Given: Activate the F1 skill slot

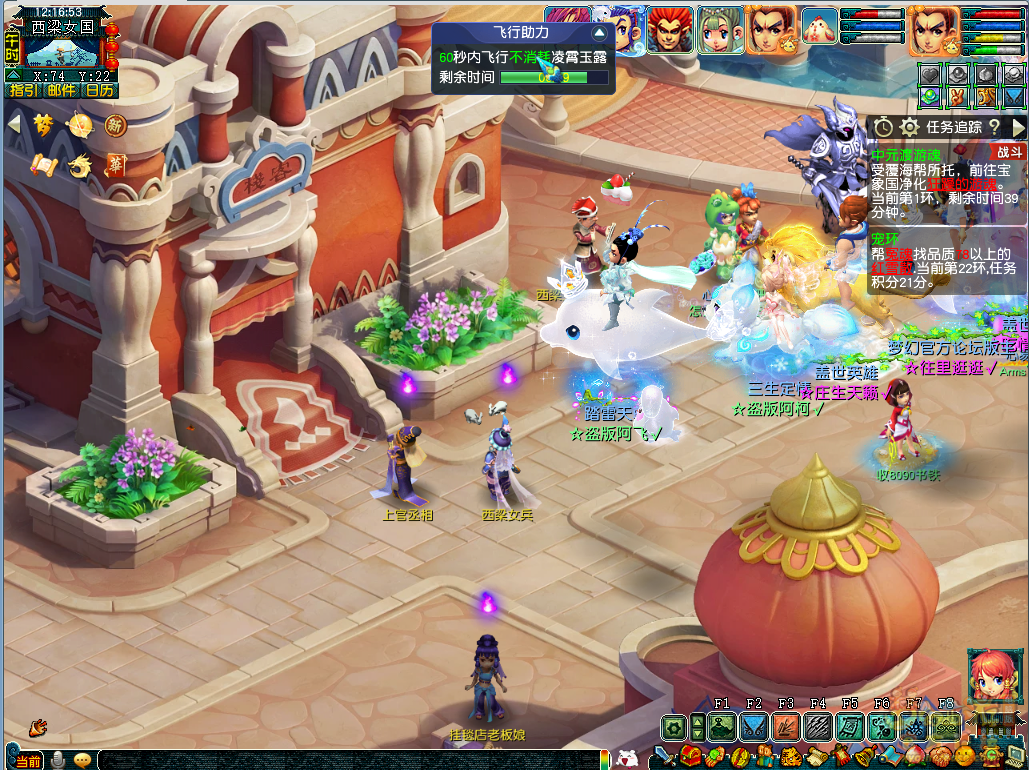Looking at the screenshot, I should (722, 728).
